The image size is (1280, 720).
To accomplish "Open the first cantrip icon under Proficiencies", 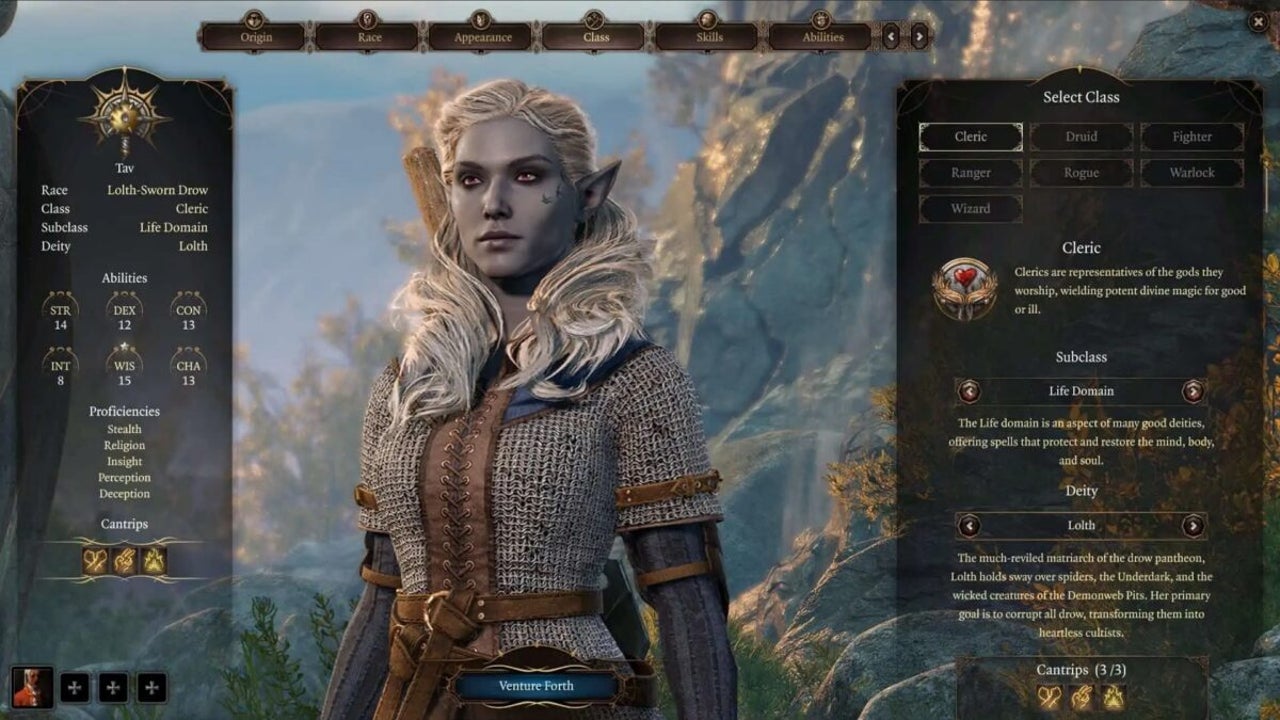I will 93,560.
